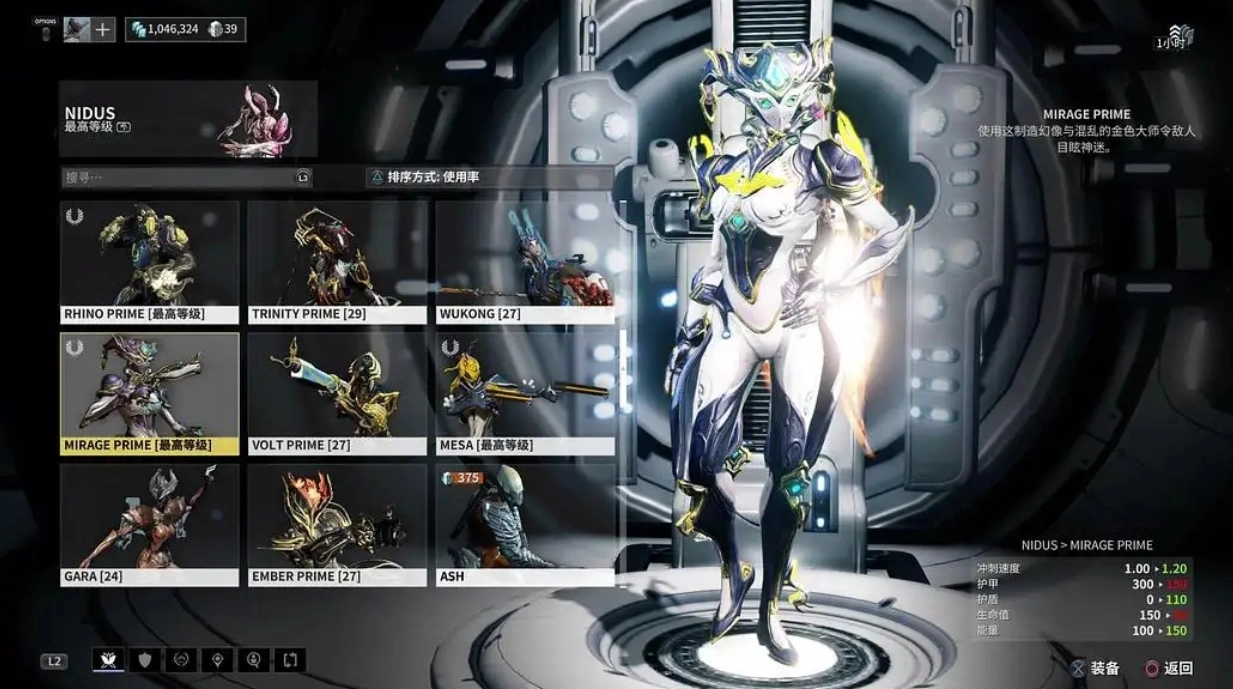Switch to the shield filter tab

(x=145, y=660)
